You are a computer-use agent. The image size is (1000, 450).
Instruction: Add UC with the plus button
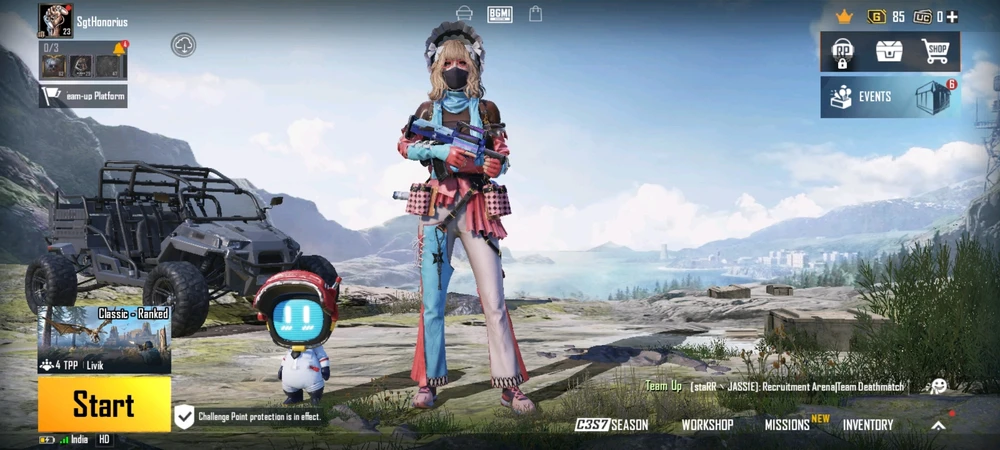pos(952,17)
